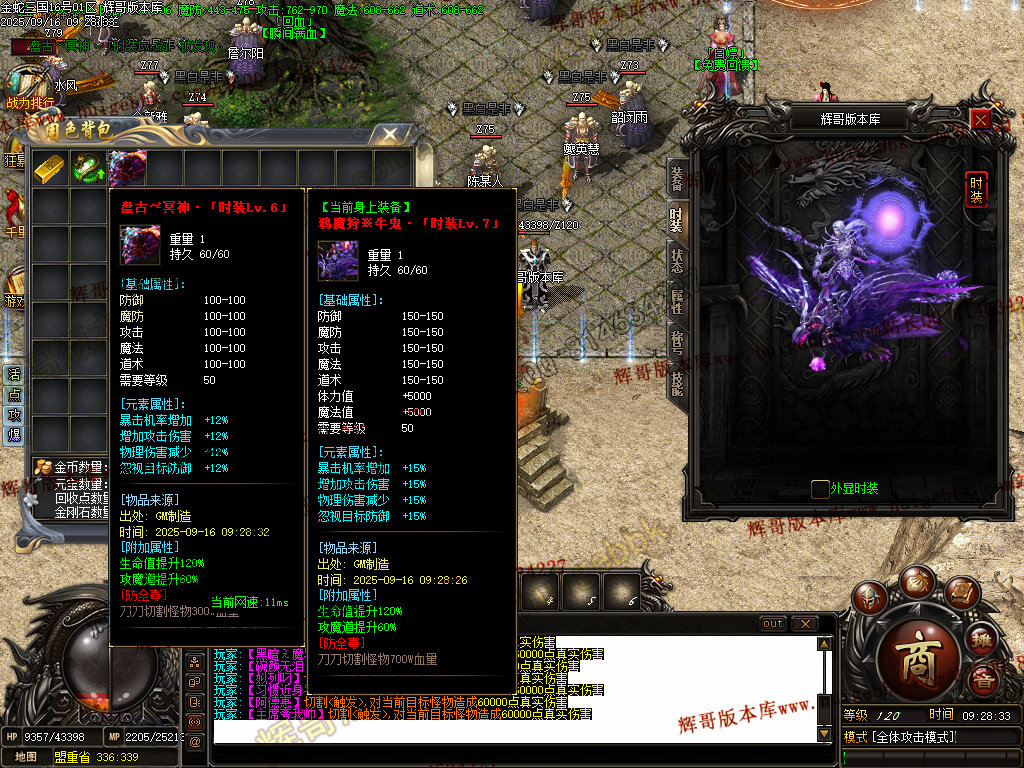Screen dimensions: 1024x768
Task: Open the bag pouch icon
Action: click(917, 581)
